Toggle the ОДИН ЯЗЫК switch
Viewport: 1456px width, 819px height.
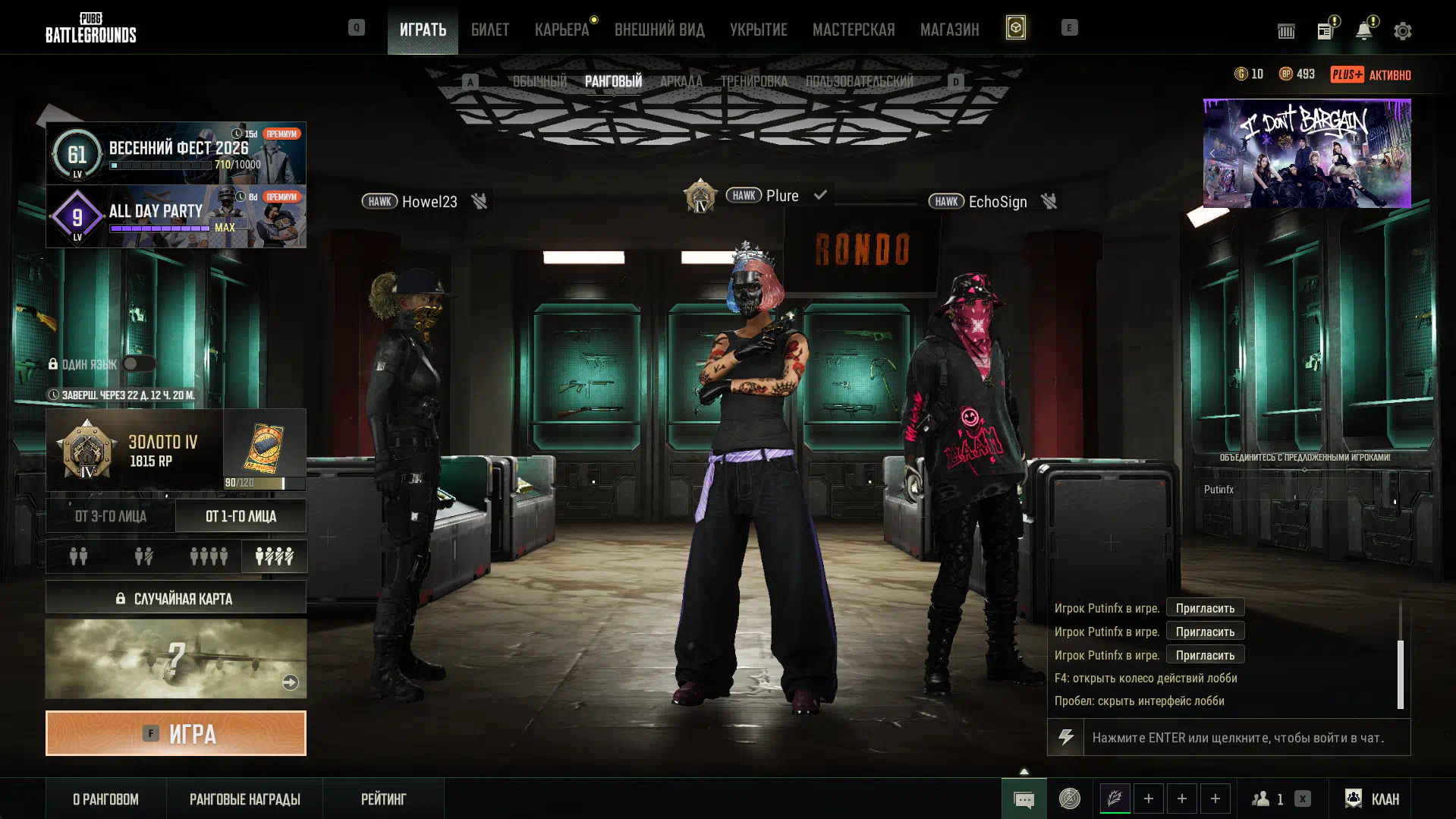(138, 364)
